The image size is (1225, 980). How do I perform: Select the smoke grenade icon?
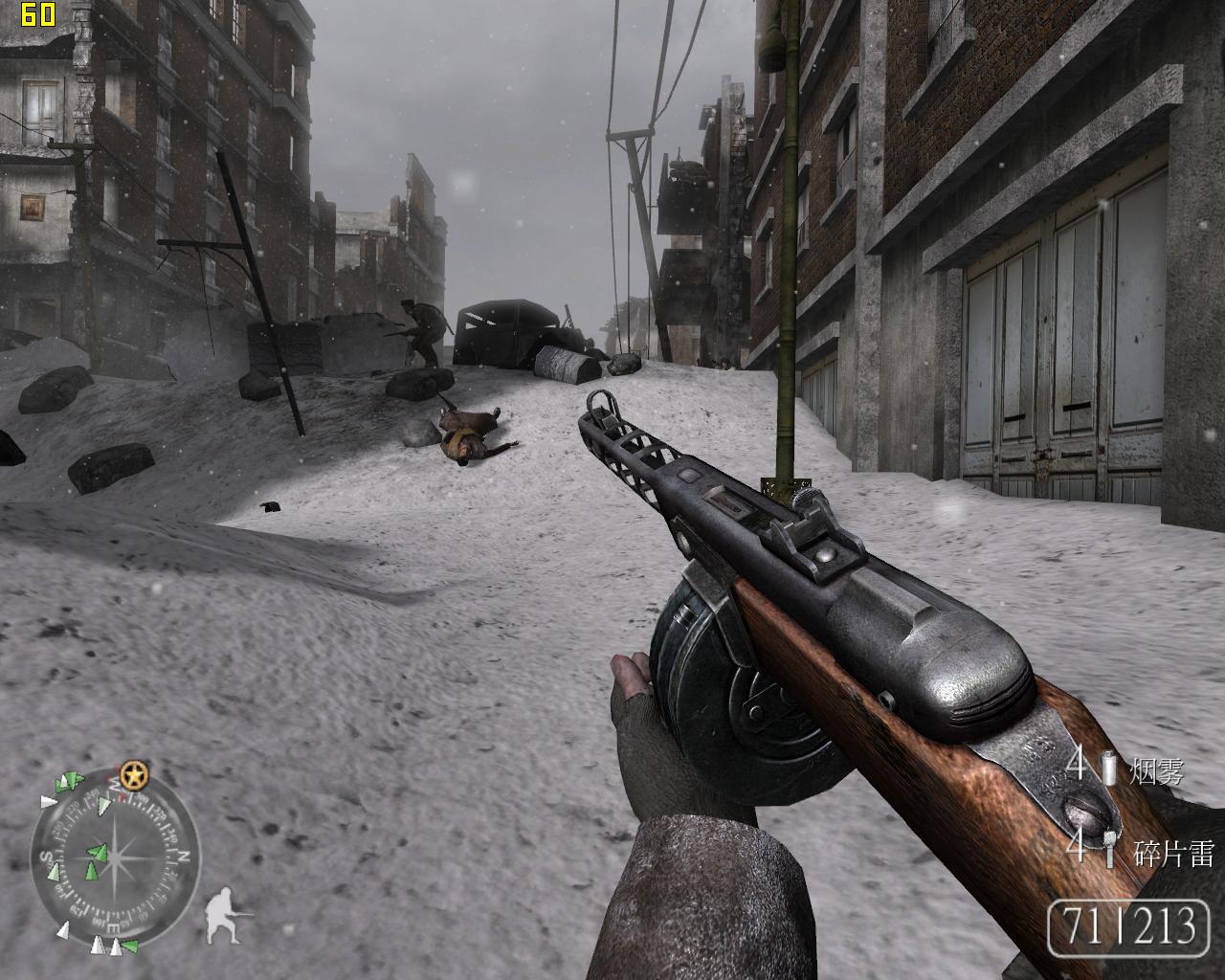[x=1109, y=768]
